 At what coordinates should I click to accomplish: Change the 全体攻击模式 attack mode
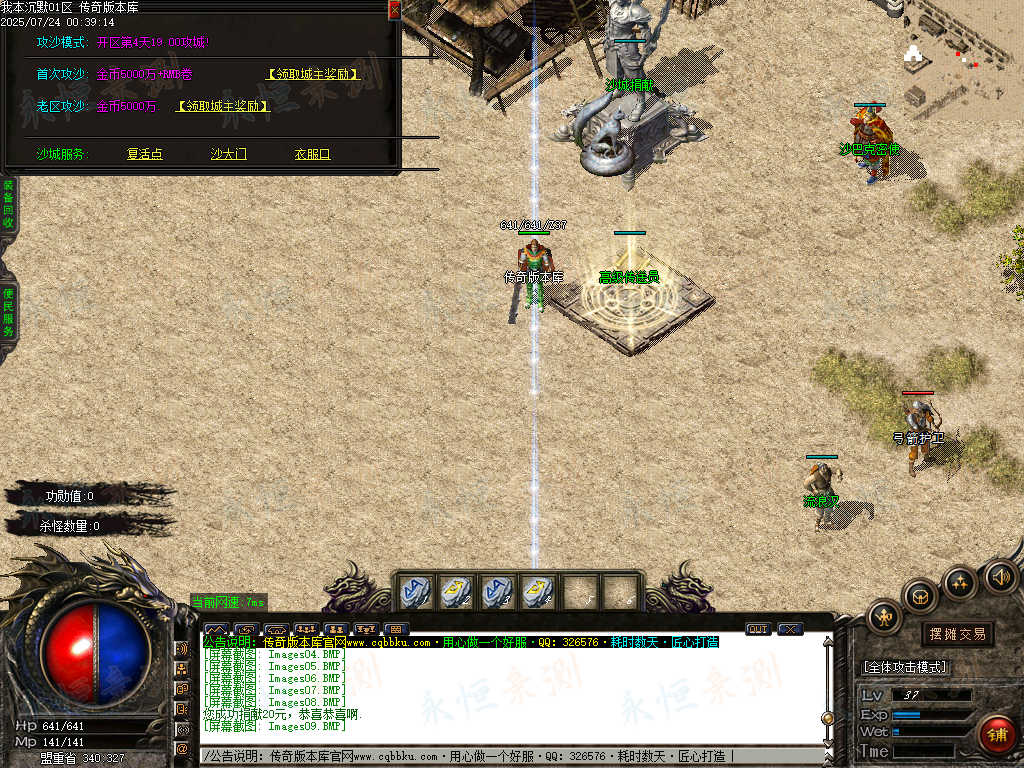905,667
